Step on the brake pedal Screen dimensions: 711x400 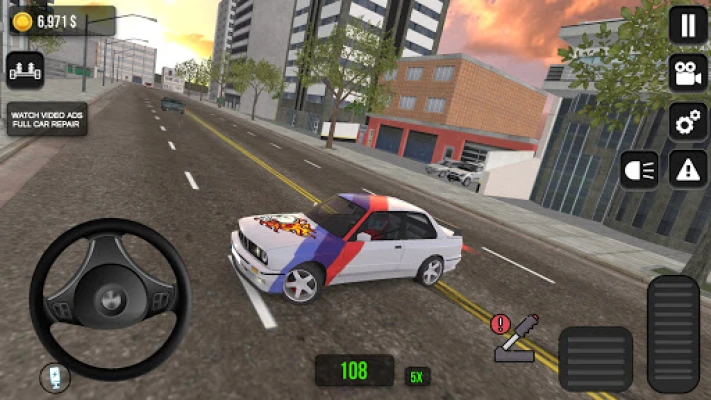595,359
